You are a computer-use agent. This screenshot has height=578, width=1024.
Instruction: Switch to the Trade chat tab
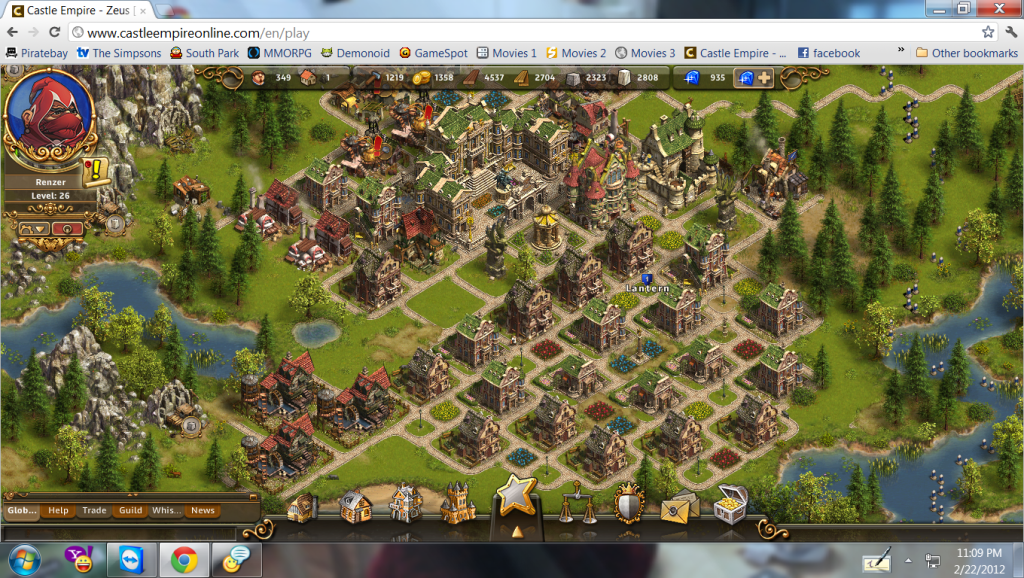click(94, 511)
